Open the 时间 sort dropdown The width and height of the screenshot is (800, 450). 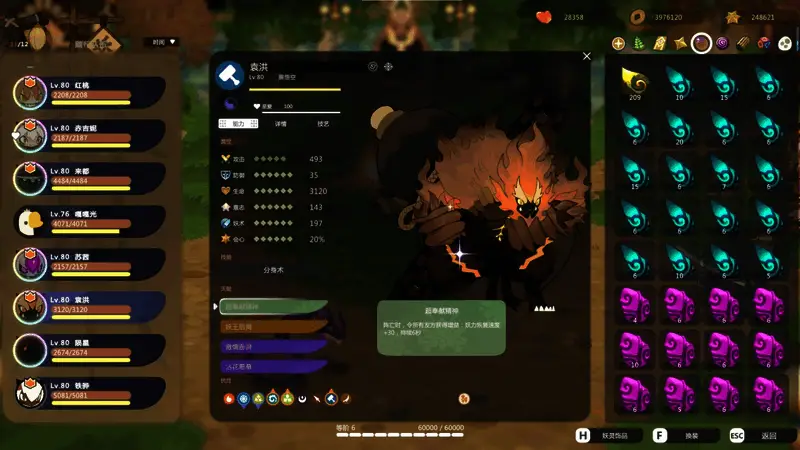(162, 42)
